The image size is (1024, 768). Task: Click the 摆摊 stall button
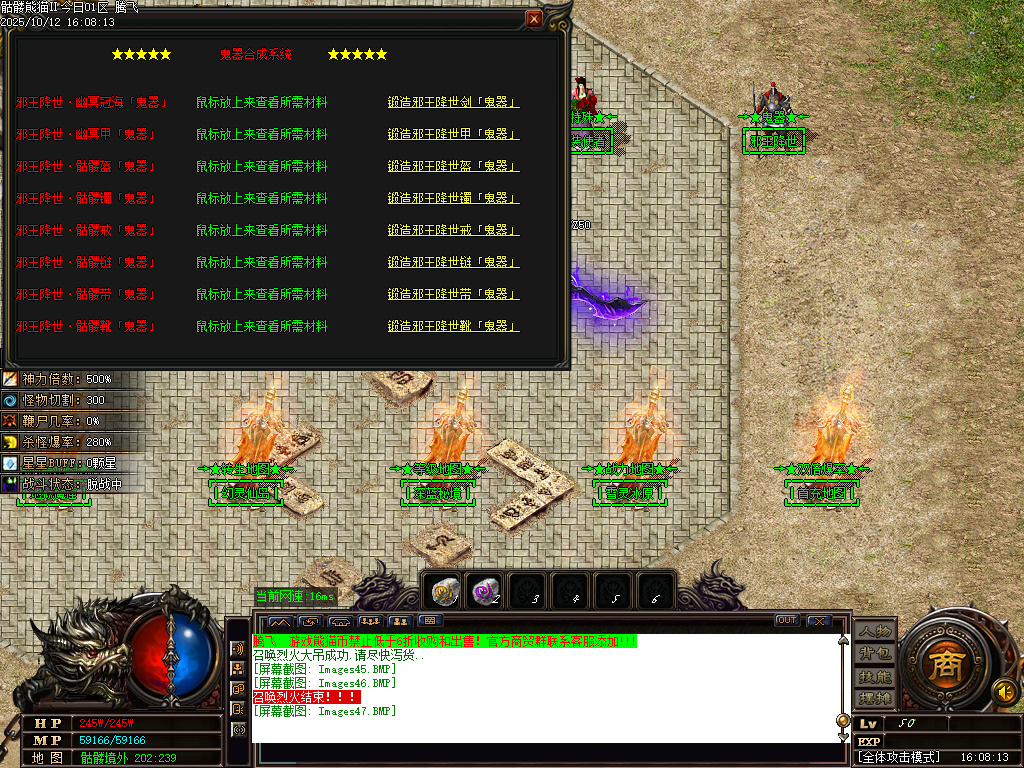tap(874, 698)
